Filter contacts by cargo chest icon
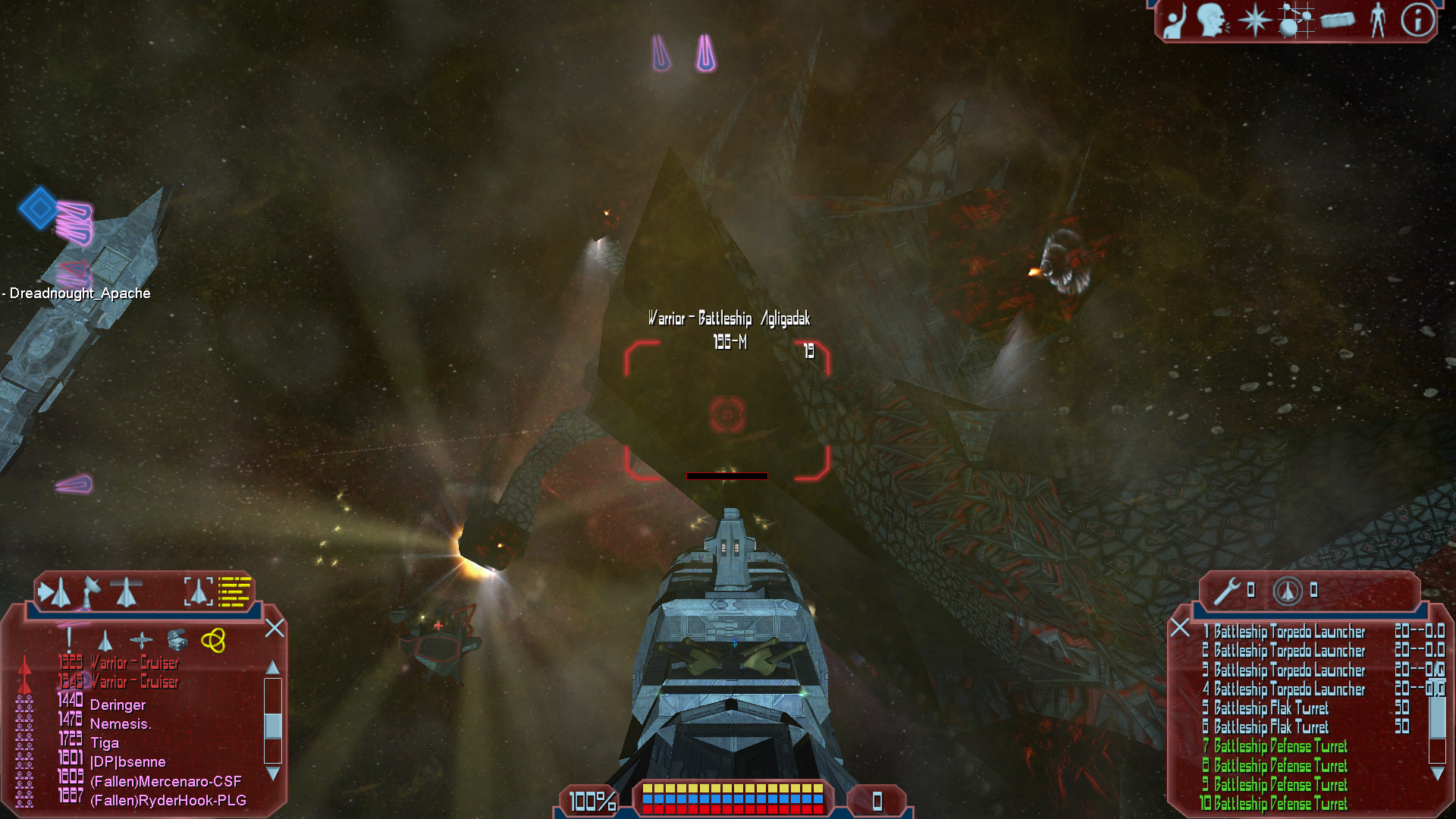This screenshot has width=1456, height=819. point(177,641)
